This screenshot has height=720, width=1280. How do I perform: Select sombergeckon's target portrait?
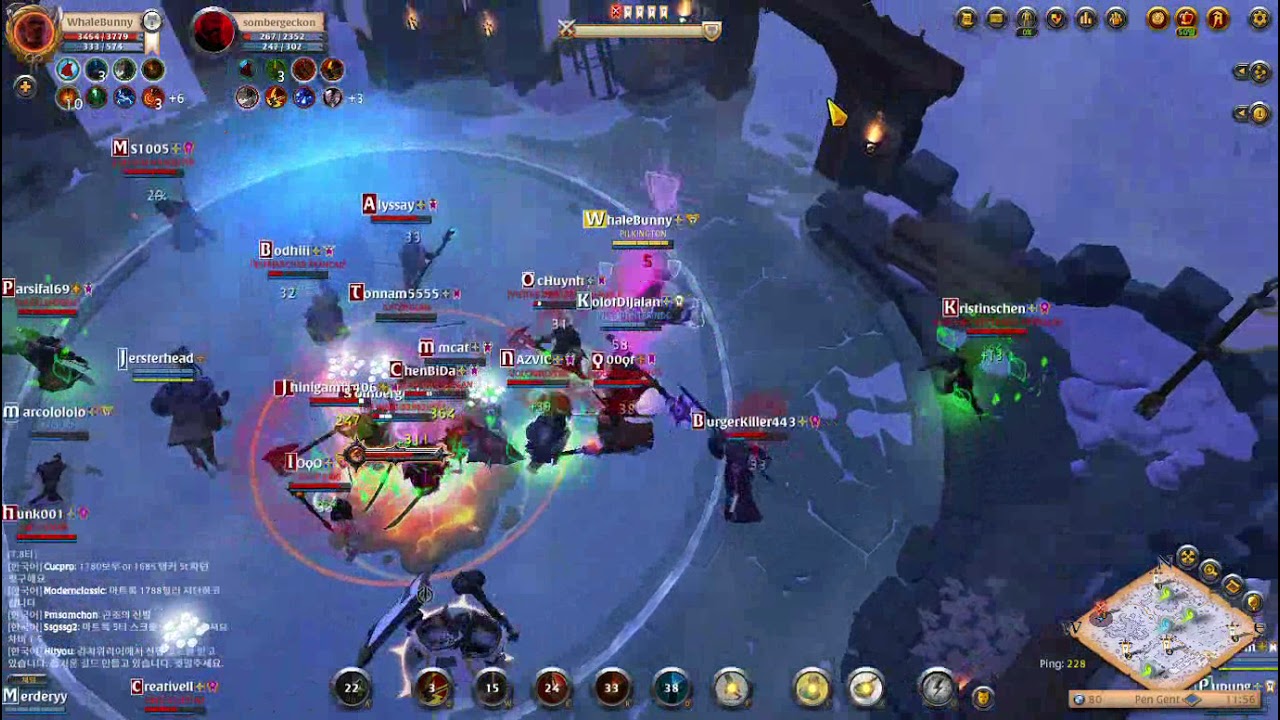coord(213,31)
